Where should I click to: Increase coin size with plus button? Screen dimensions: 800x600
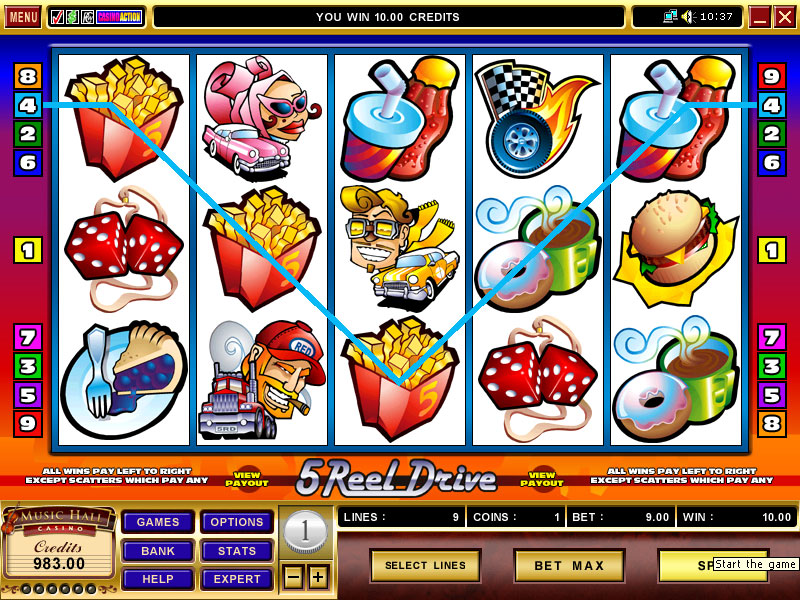pos(317,577)
